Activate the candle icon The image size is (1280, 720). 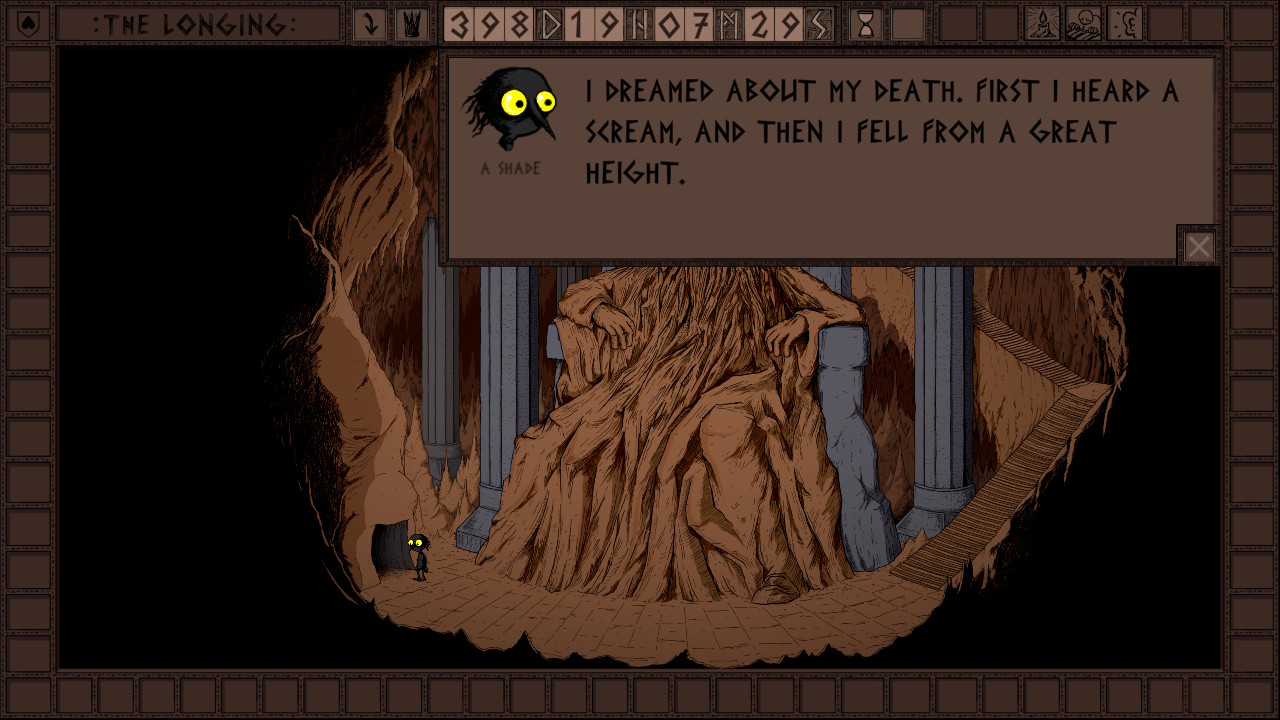pos(1042,24)
